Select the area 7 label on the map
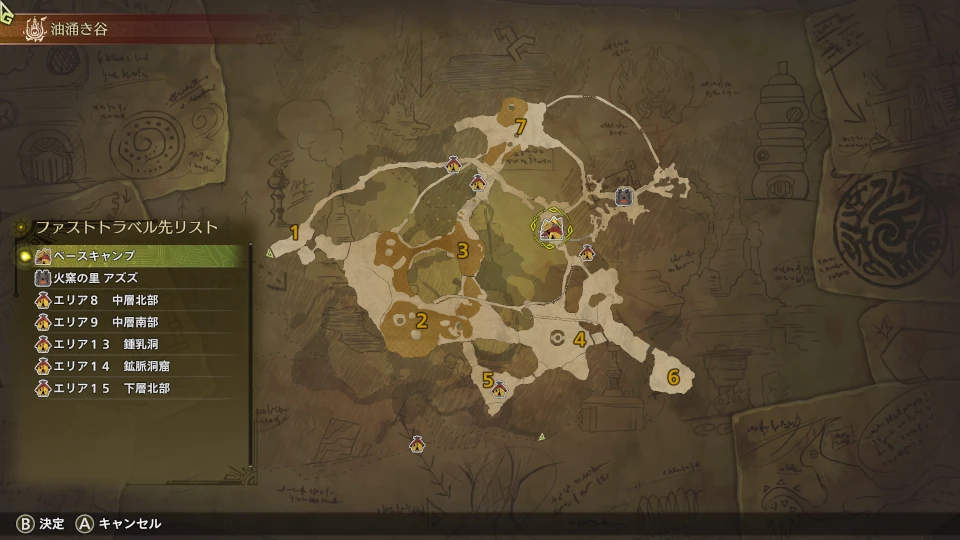Image resolution: width=960 pixels, height=540 pixels. pos(519,127)
